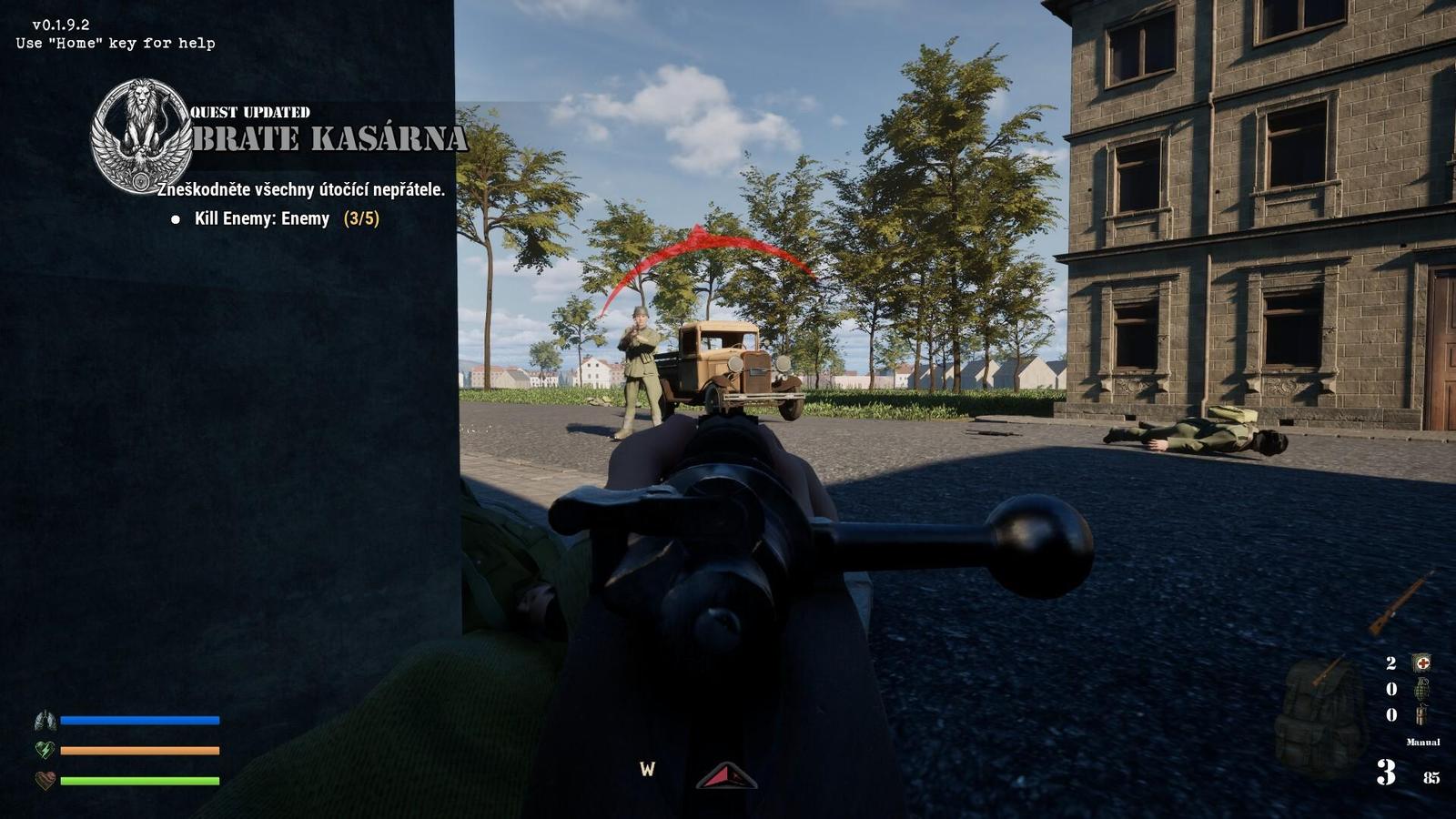This screenshot has width=1456, height=819.
Task: Select the W heading on the compass
Action: pos(648,770)
